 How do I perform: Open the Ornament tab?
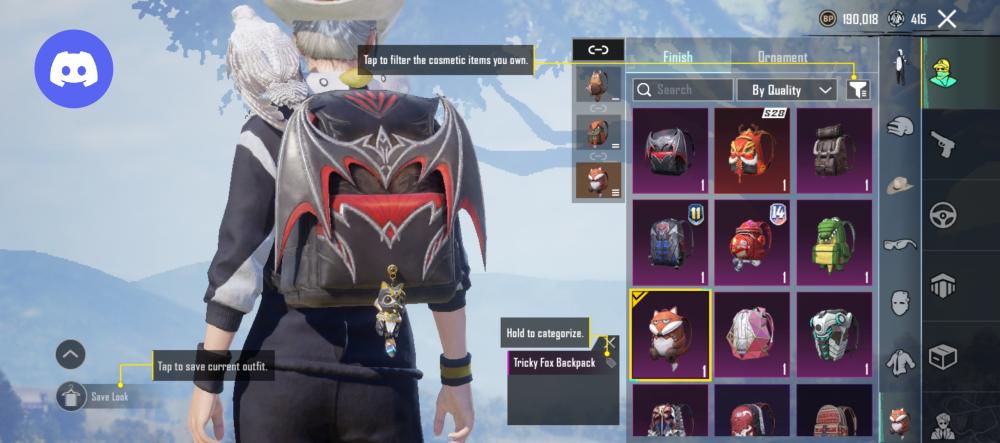[x=782, y=57]
